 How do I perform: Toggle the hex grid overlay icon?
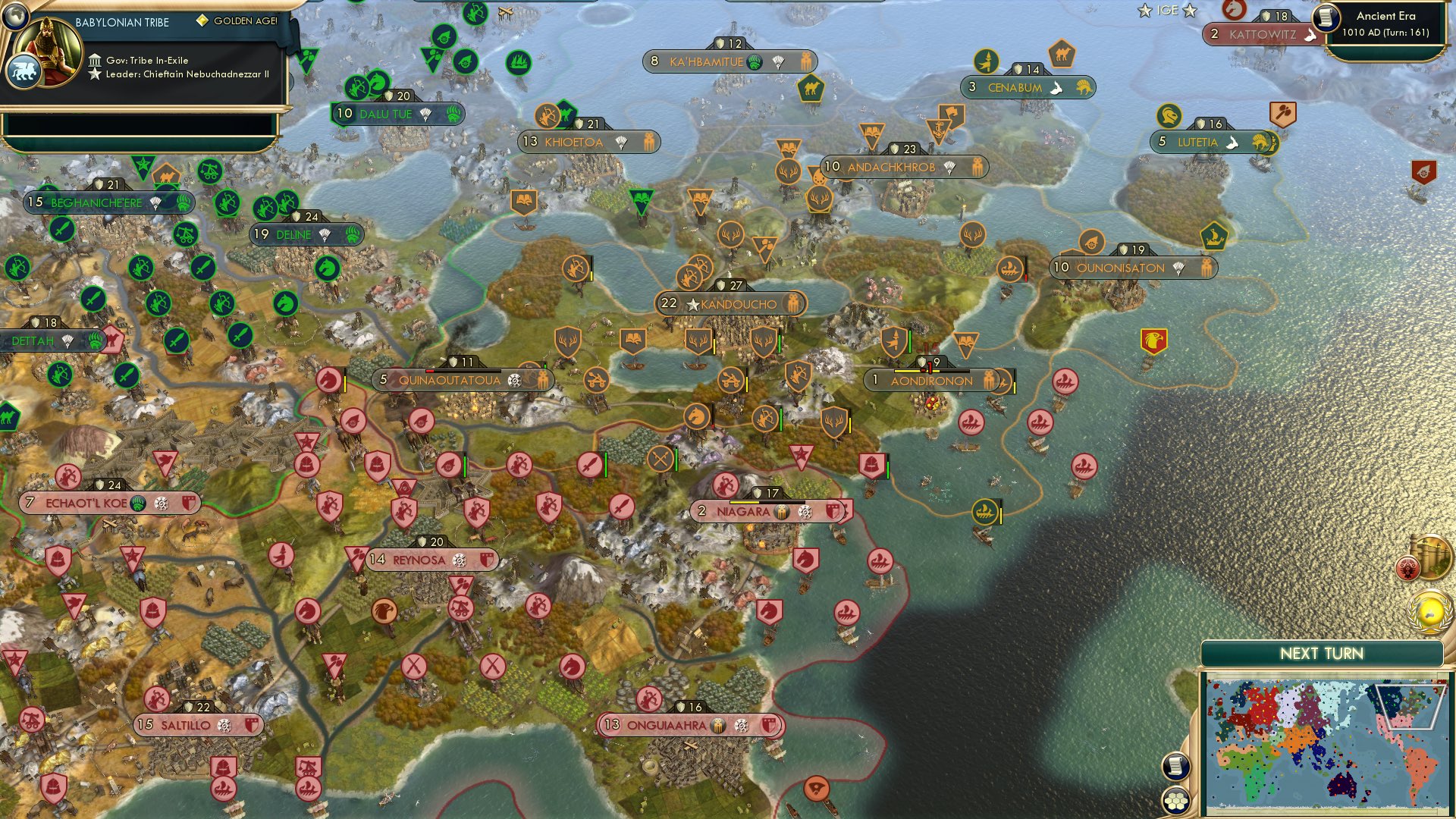point(1175,801)
